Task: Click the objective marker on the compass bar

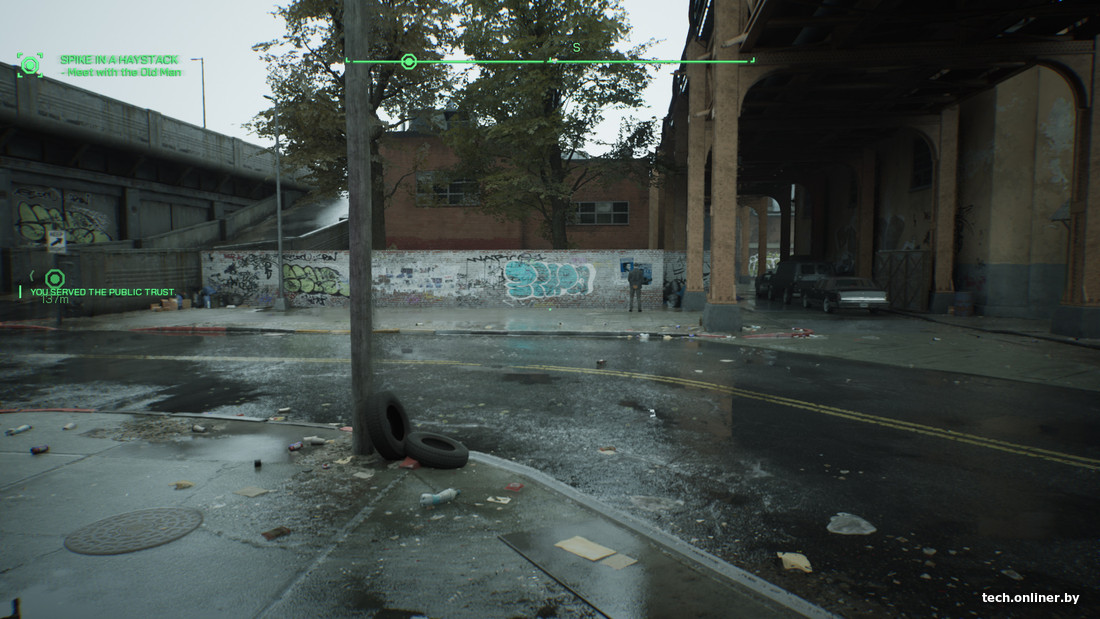Action: pyautogui.click(x=408, y=62)
